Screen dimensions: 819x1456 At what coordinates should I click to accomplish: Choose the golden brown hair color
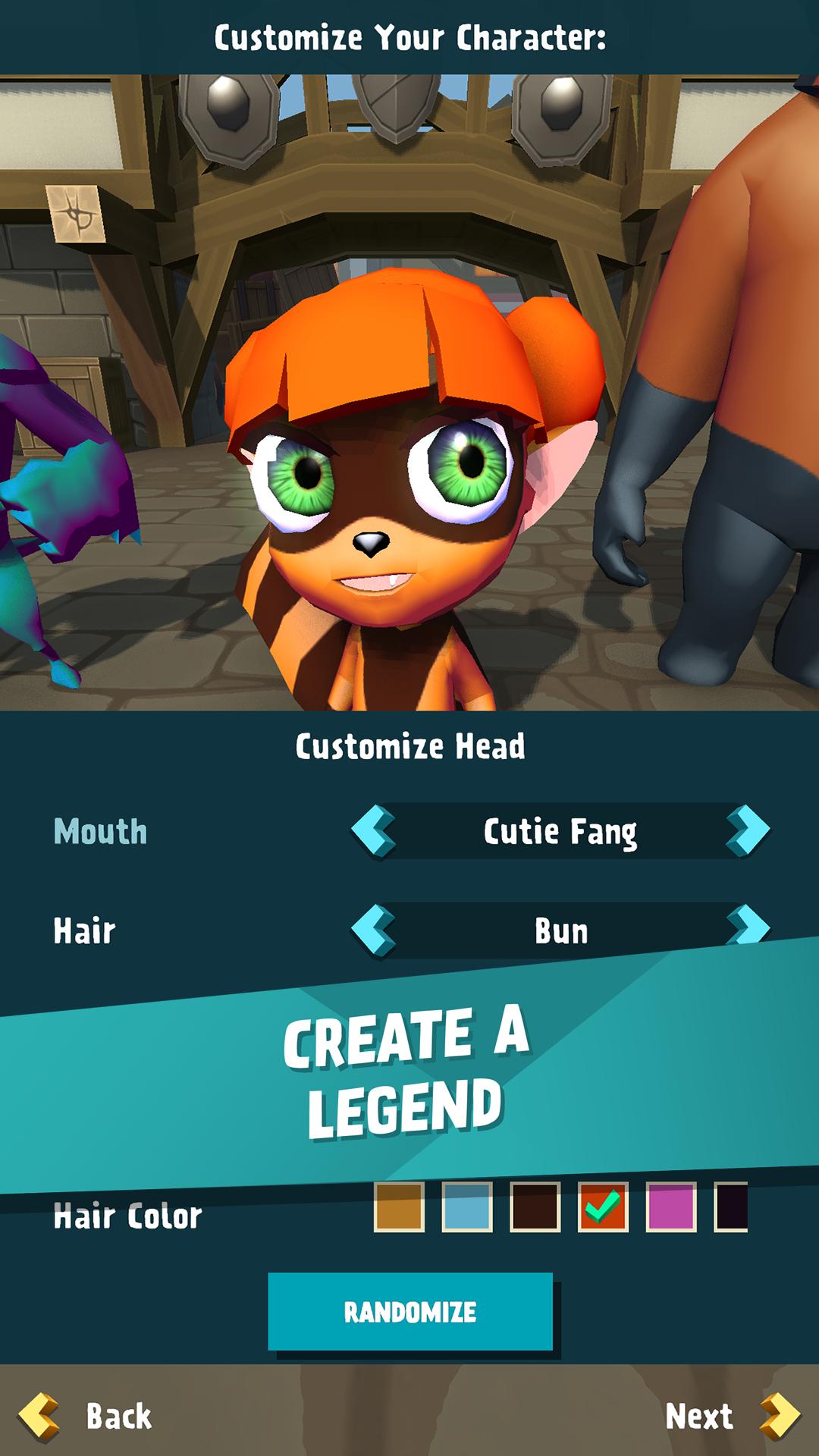coord(399,1207)
